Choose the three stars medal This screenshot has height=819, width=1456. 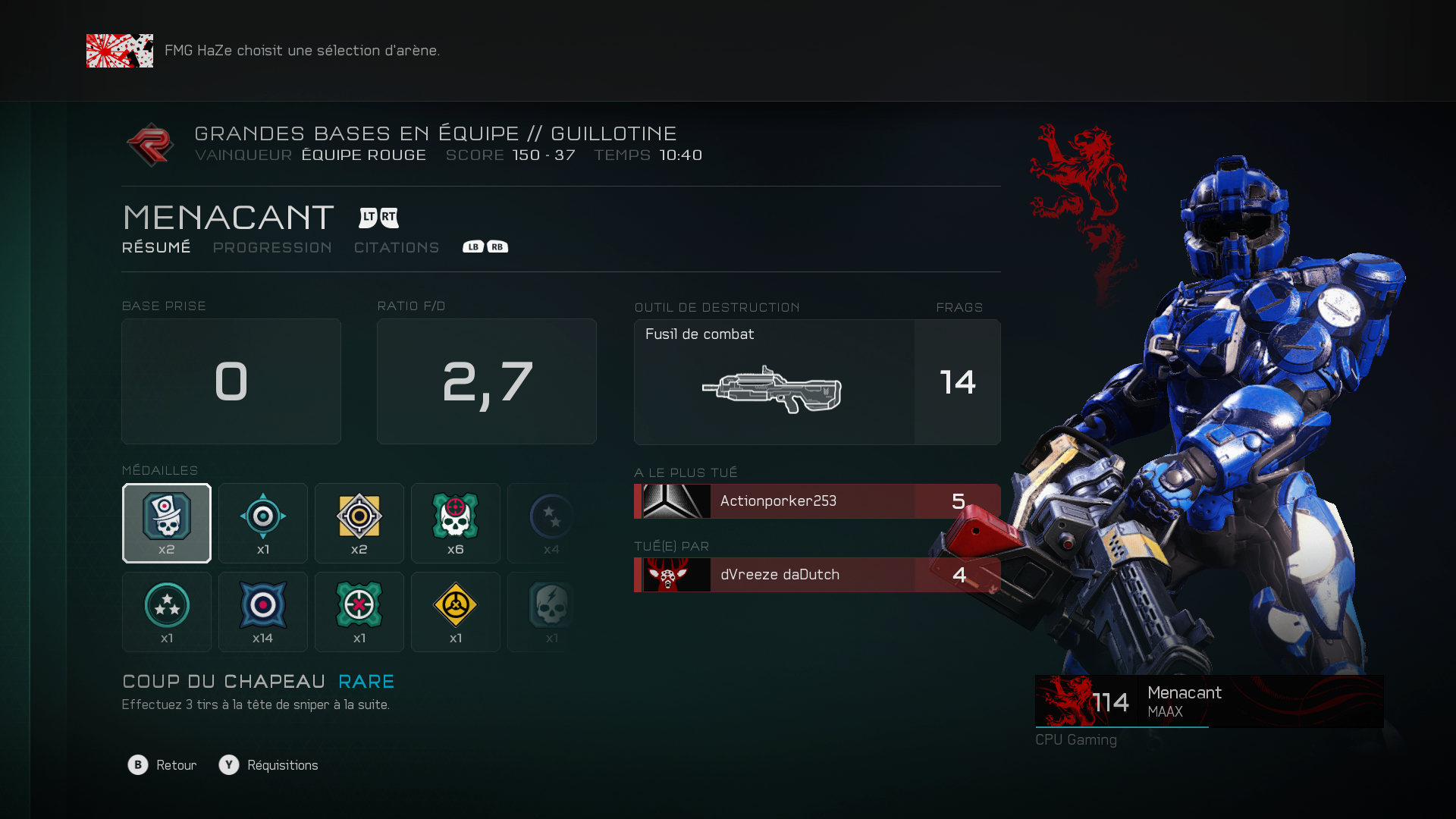pos(167,612)
